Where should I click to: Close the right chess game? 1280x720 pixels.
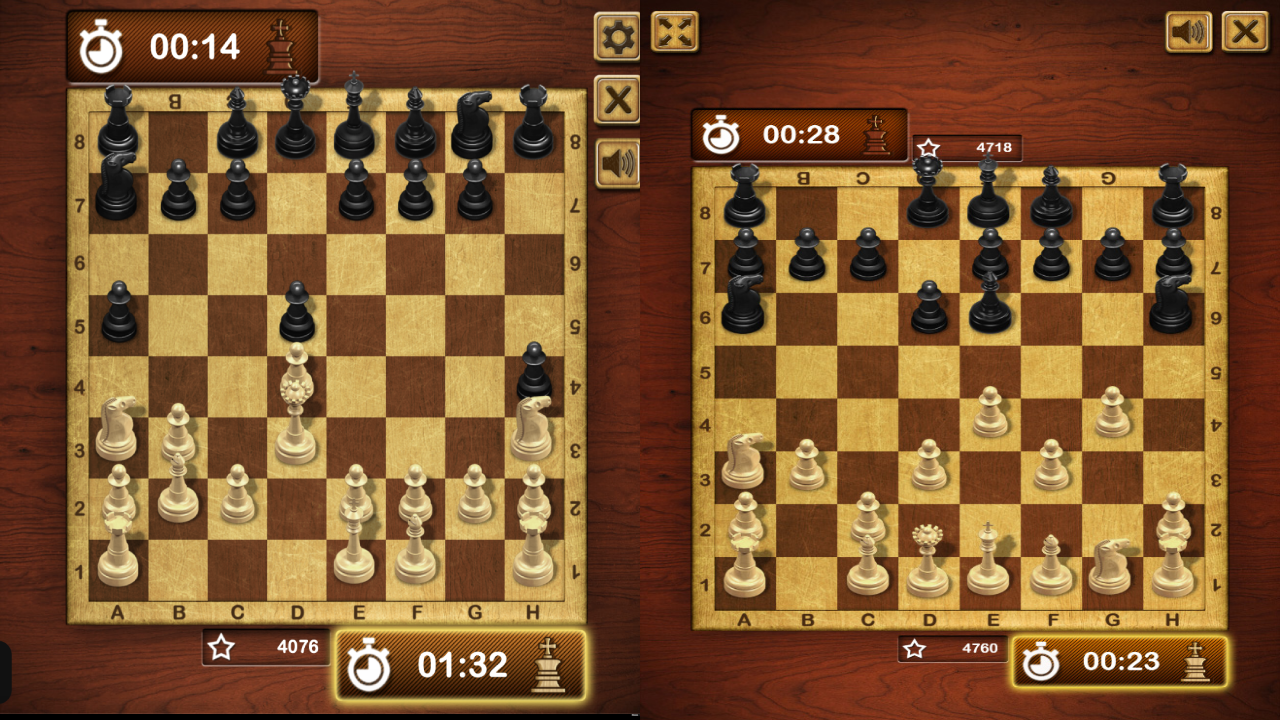pos(1246,31)
